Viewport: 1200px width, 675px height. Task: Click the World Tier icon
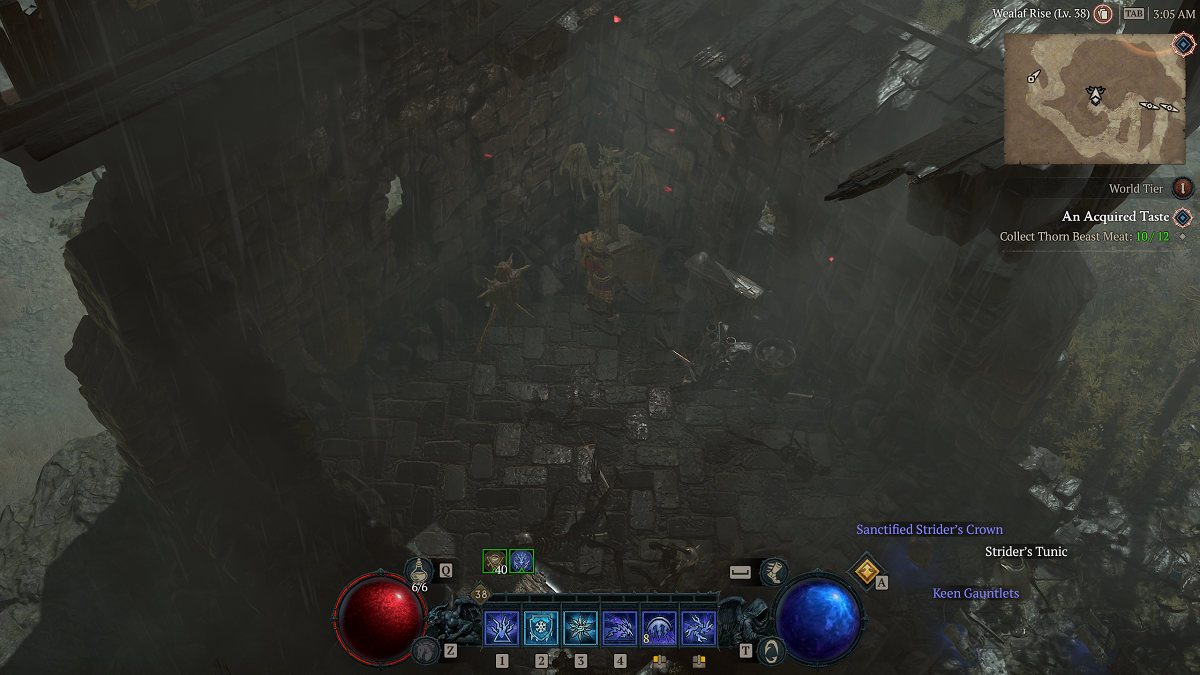(1183, 188)
